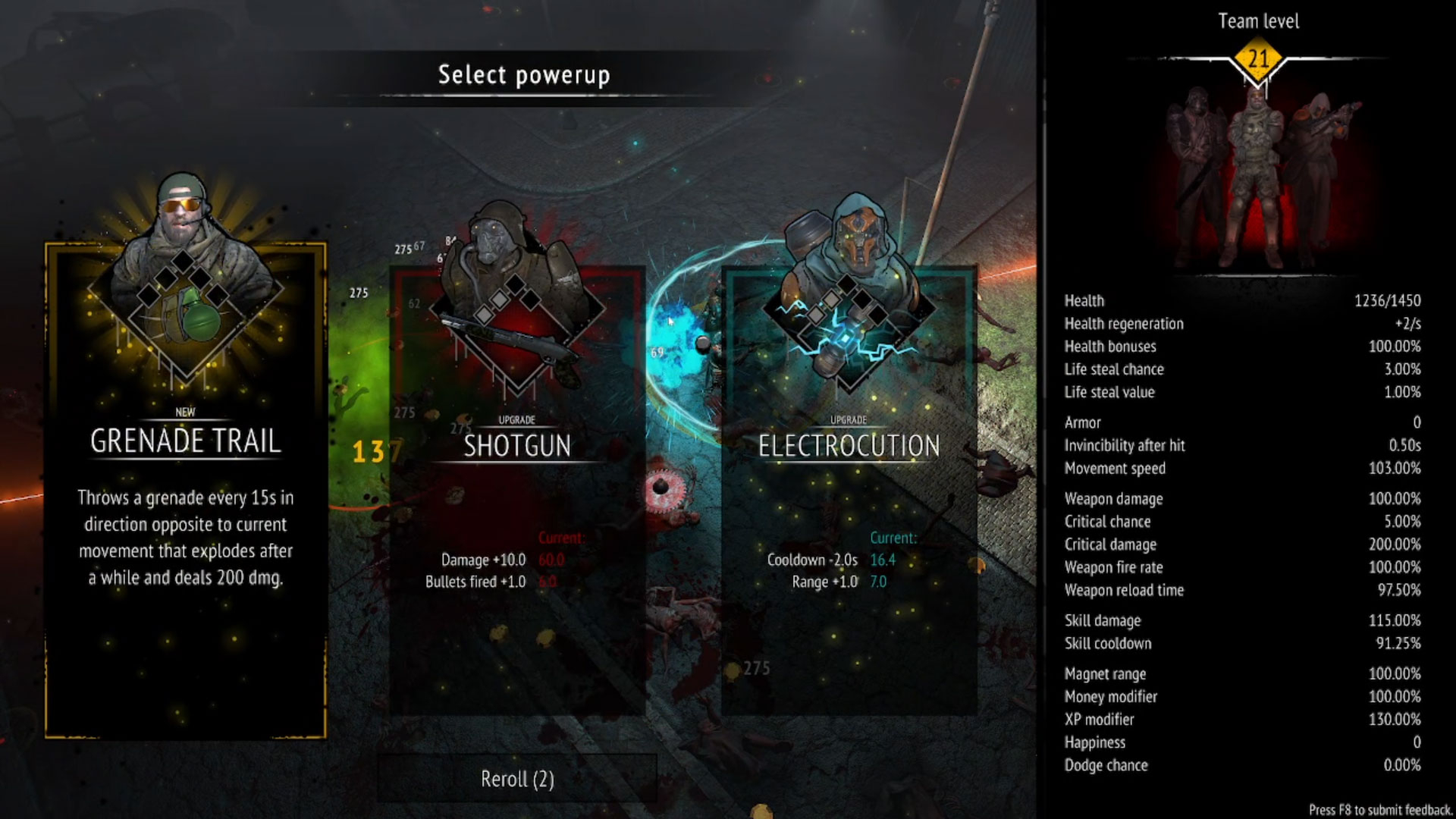The image size is (1456, 819).
Task: Click the Reroll (2) button
Action: [517, 779]
